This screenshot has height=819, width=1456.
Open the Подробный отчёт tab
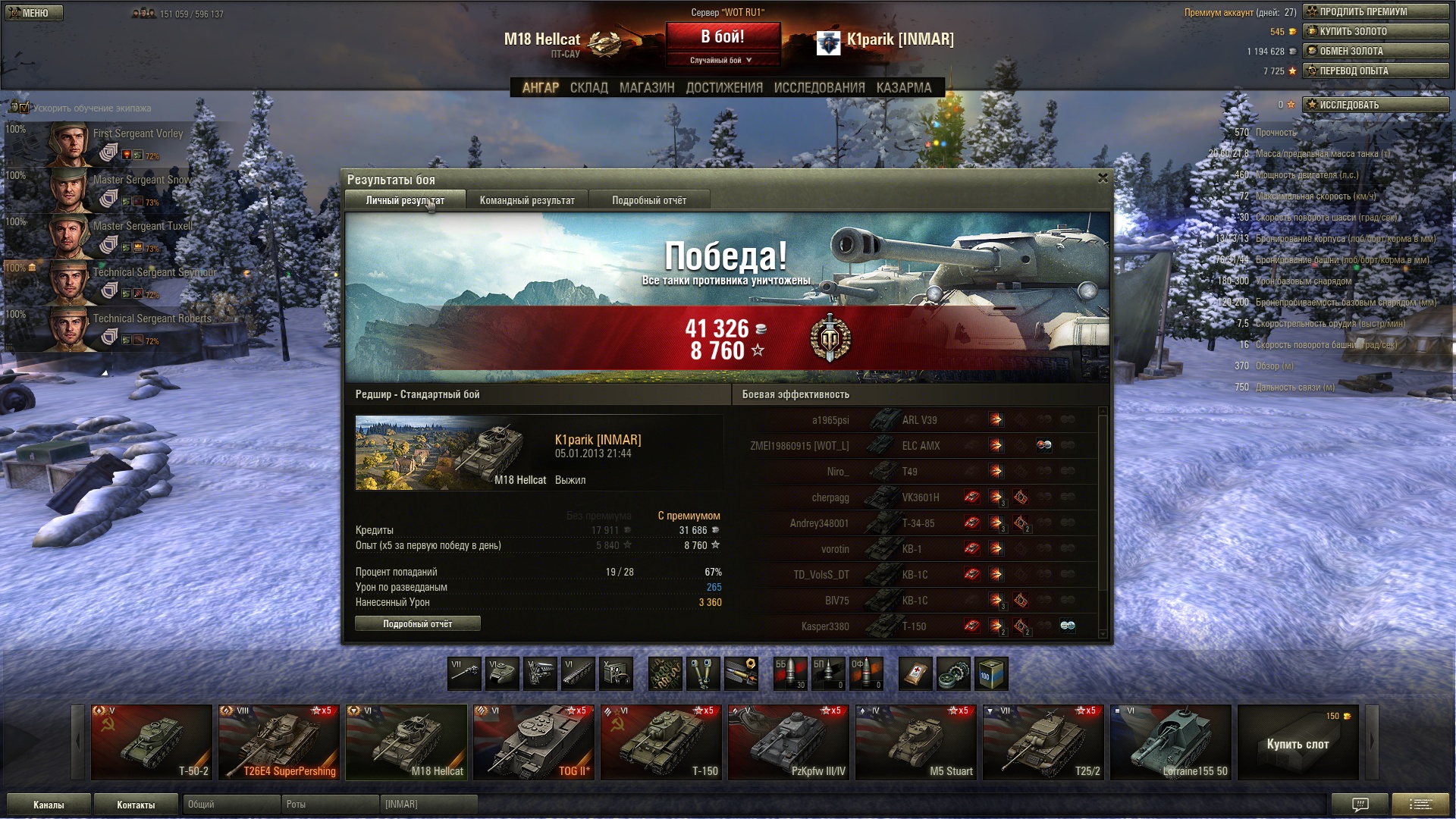(x=649, y=201)
